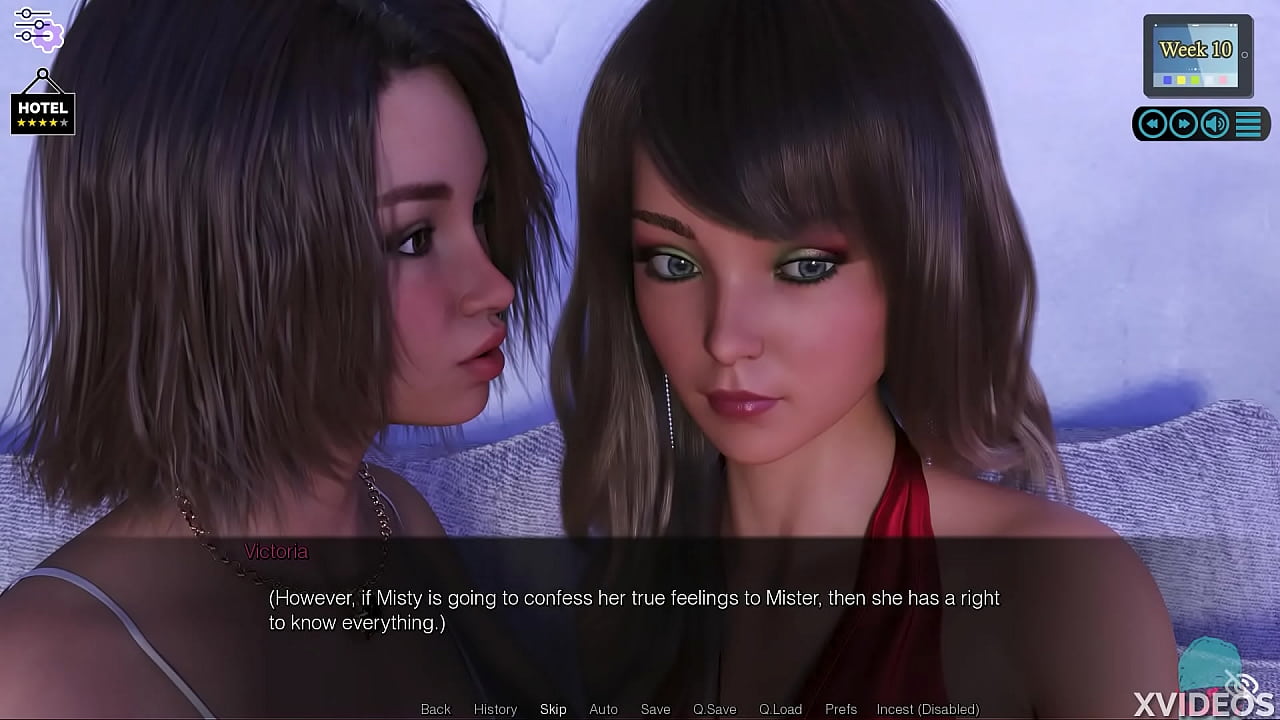Click the Back button

coord(435,709)
